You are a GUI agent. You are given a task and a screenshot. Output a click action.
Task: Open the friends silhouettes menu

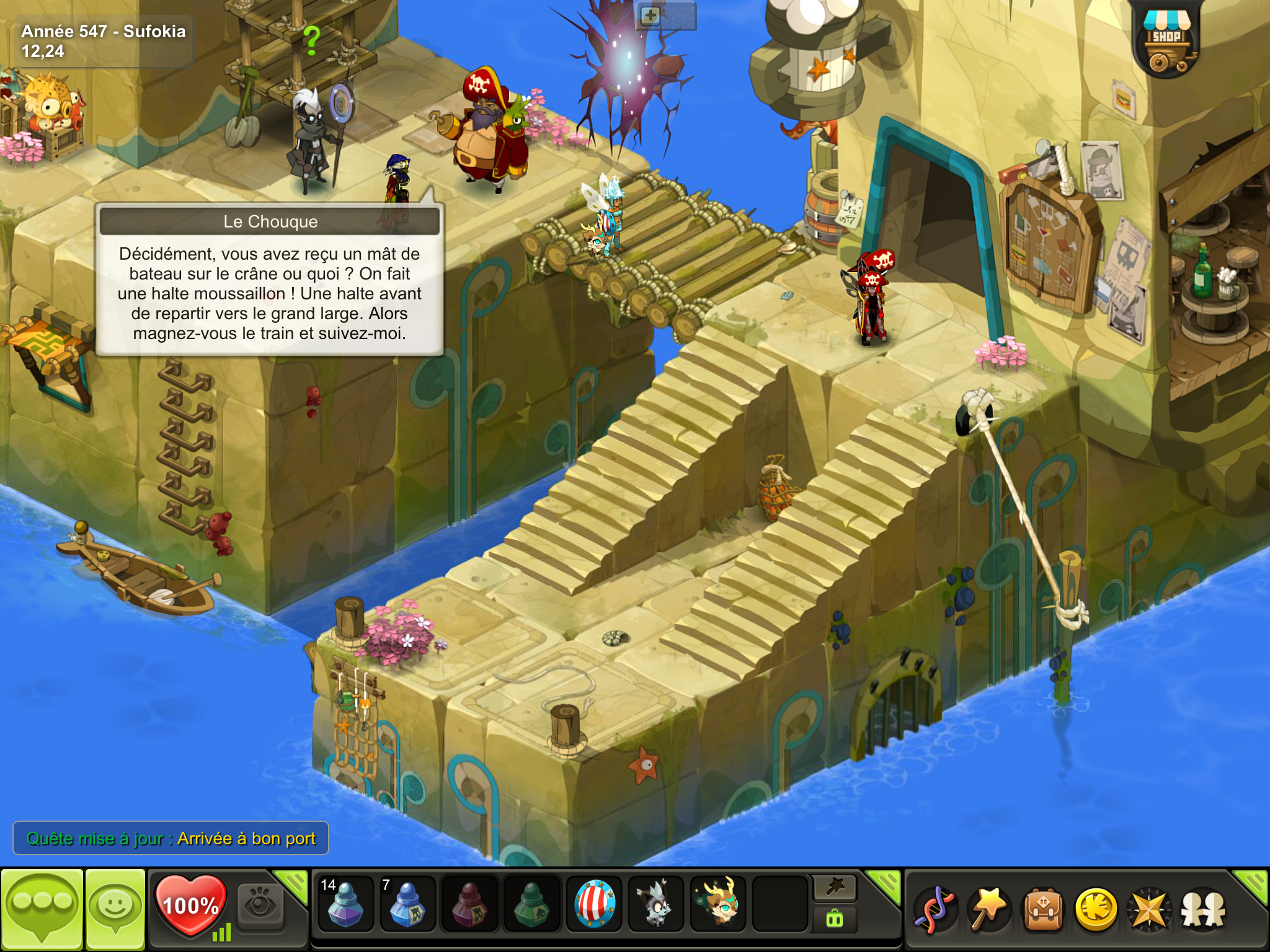pos(1203,910)
